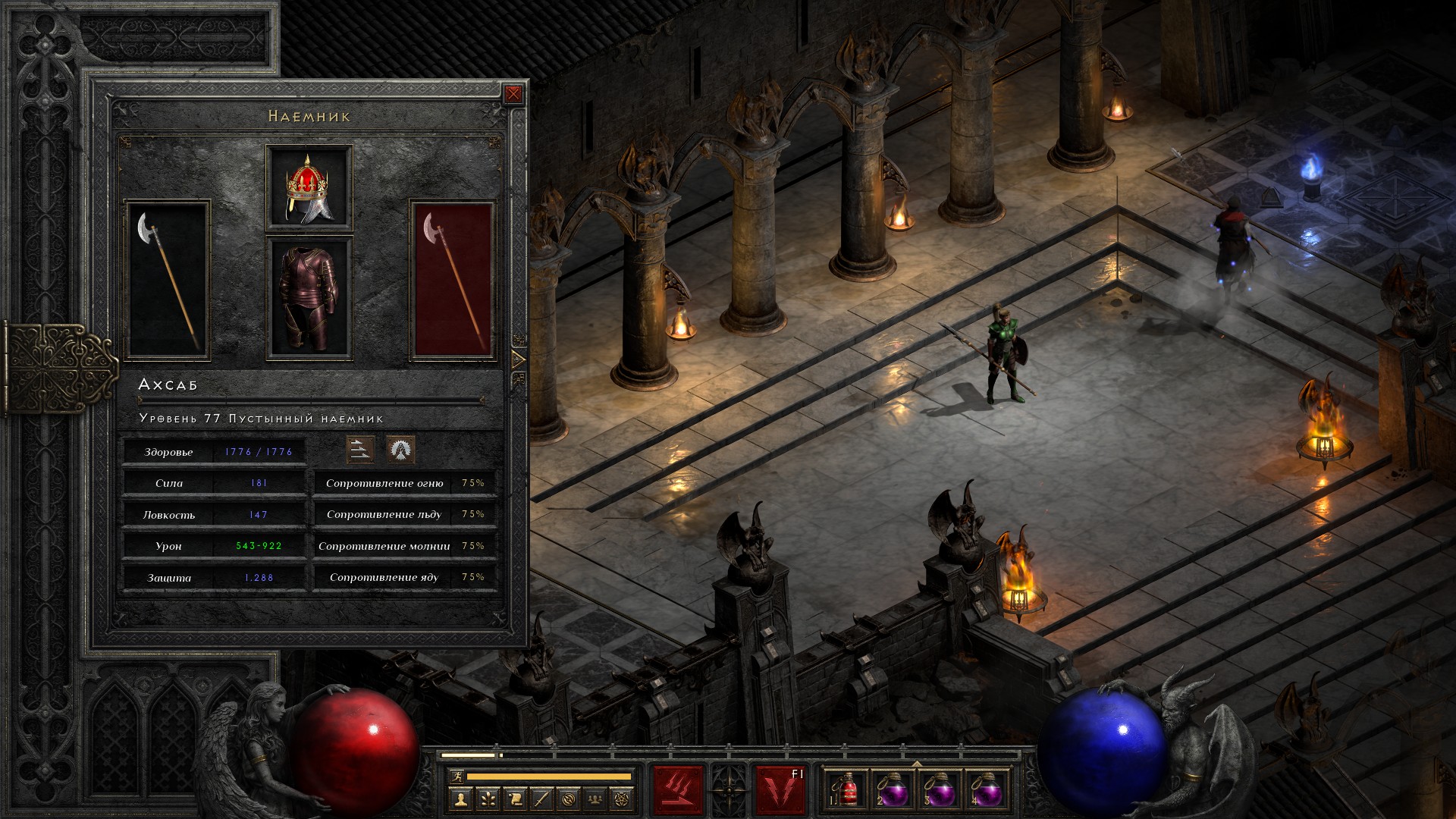Expand the belt with the arrow above potions
Viewport: 1456px width, 819px height.
pyautogui.click(x=917, y=764)
